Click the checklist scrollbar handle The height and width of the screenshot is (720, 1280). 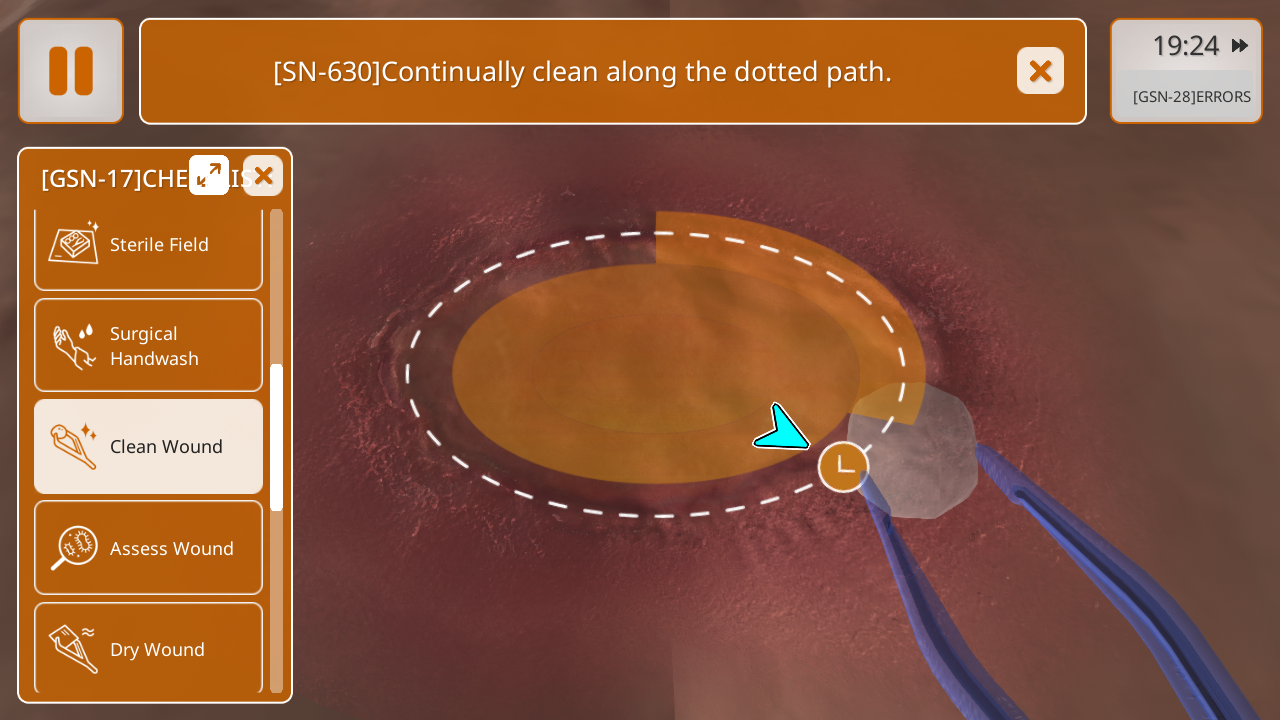pos(276,437)
